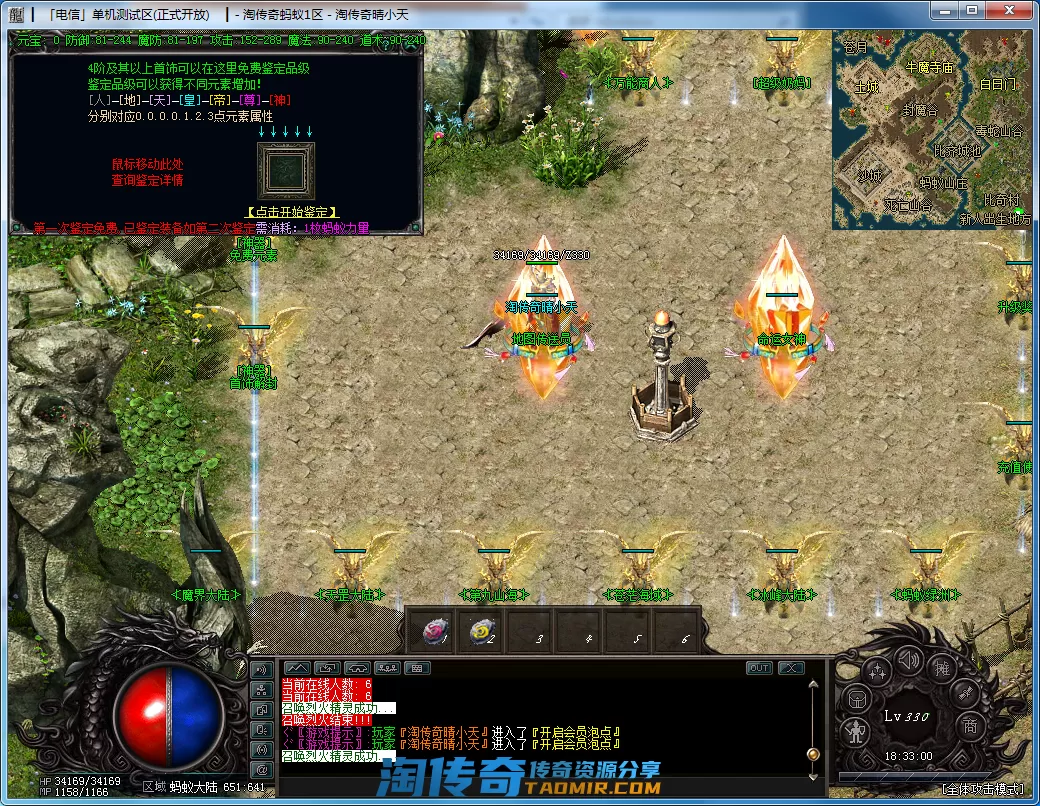This screenshot has width=1040, height=806.
Task: Open the minimap in the corner
Action: (931, 128)
